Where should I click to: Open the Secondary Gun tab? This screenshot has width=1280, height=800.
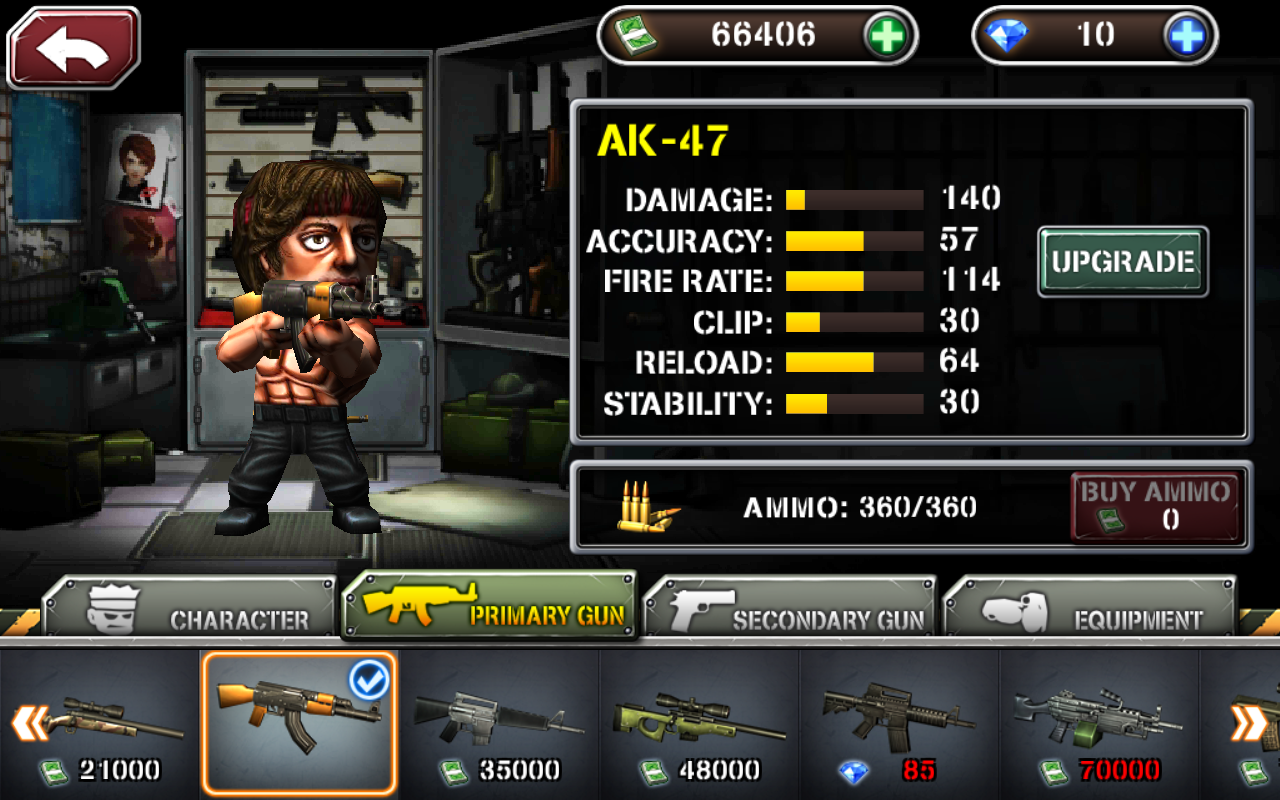(790, 608)
